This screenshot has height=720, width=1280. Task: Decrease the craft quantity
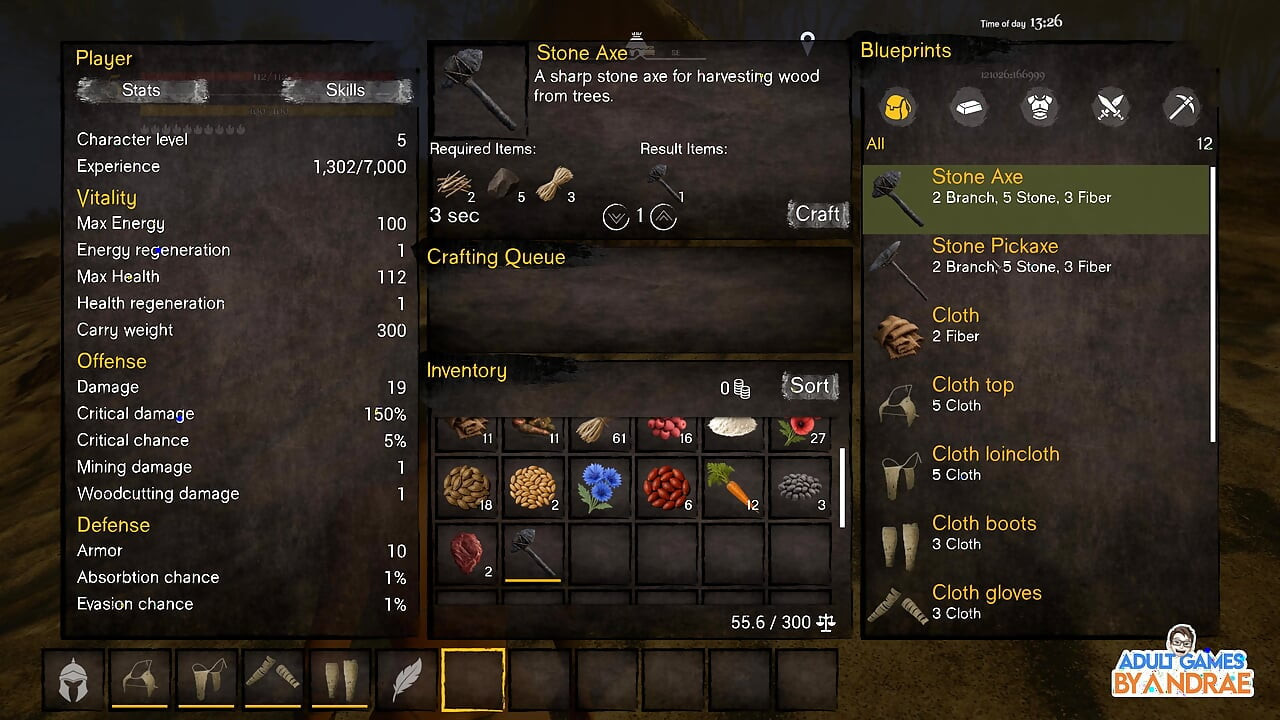(616, 216)
